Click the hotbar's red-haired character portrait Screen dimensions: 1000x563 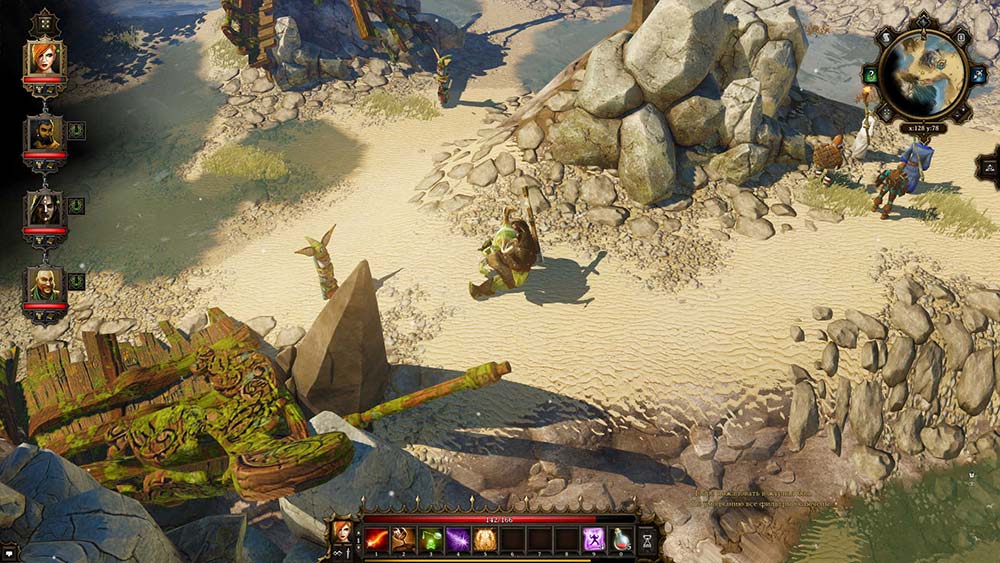point(342,531)
